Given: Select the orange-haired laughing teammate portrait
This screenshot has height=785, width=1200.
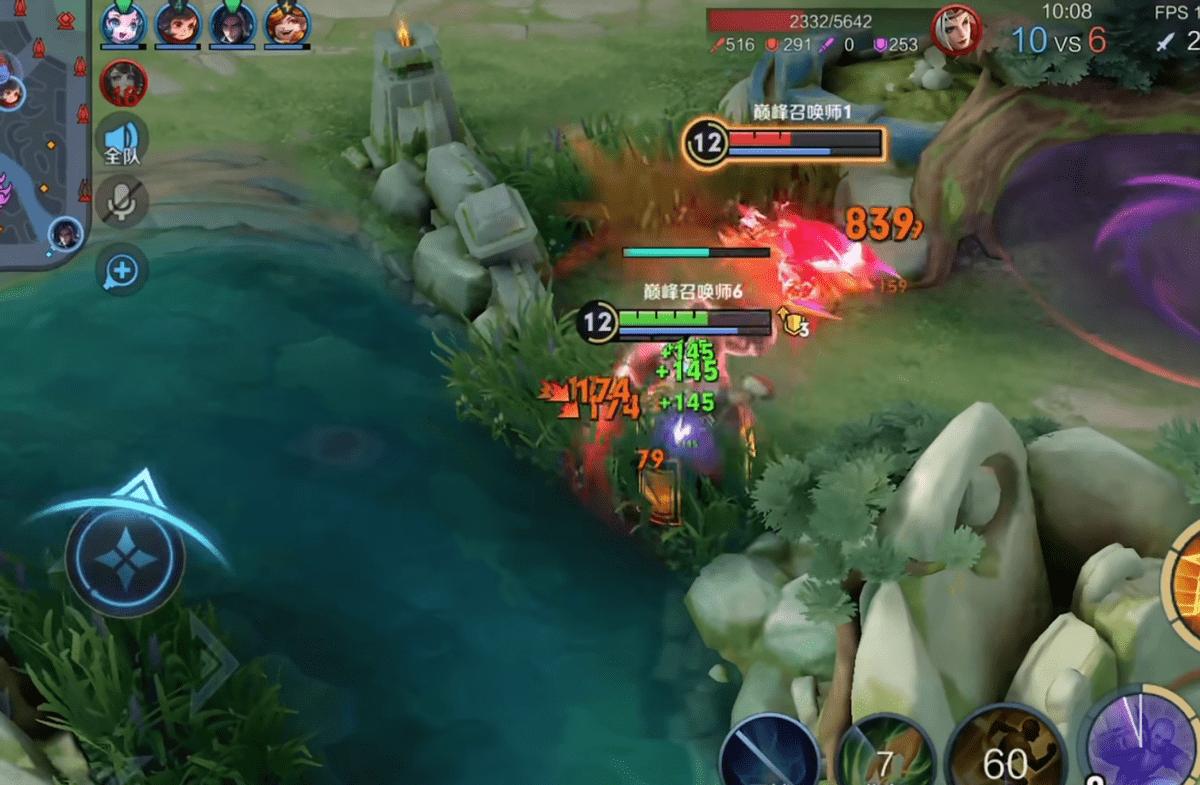Looking at the screenshot, I should [x=286, y=23].
